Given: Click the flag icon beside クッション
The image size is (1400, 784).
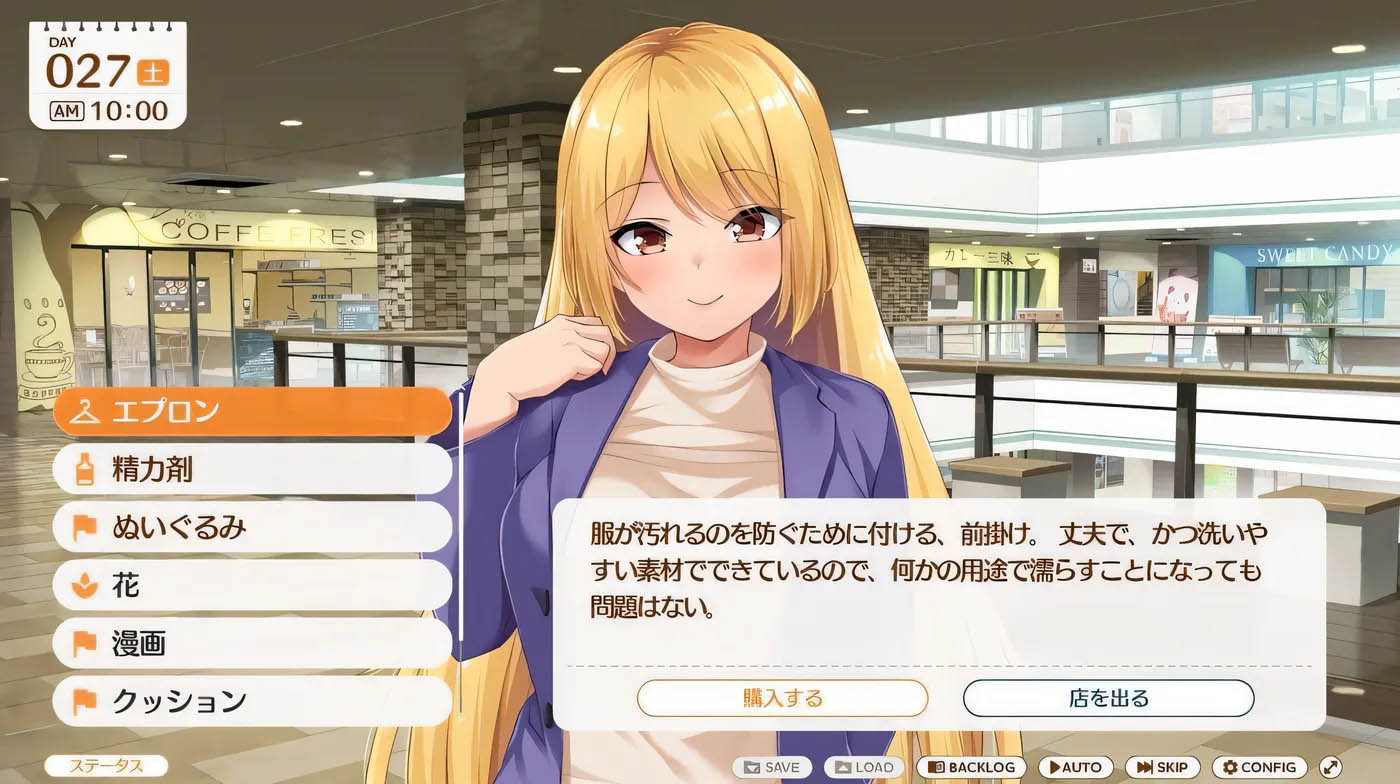Looking at the screenshot, I should click(x=84, y=699).
